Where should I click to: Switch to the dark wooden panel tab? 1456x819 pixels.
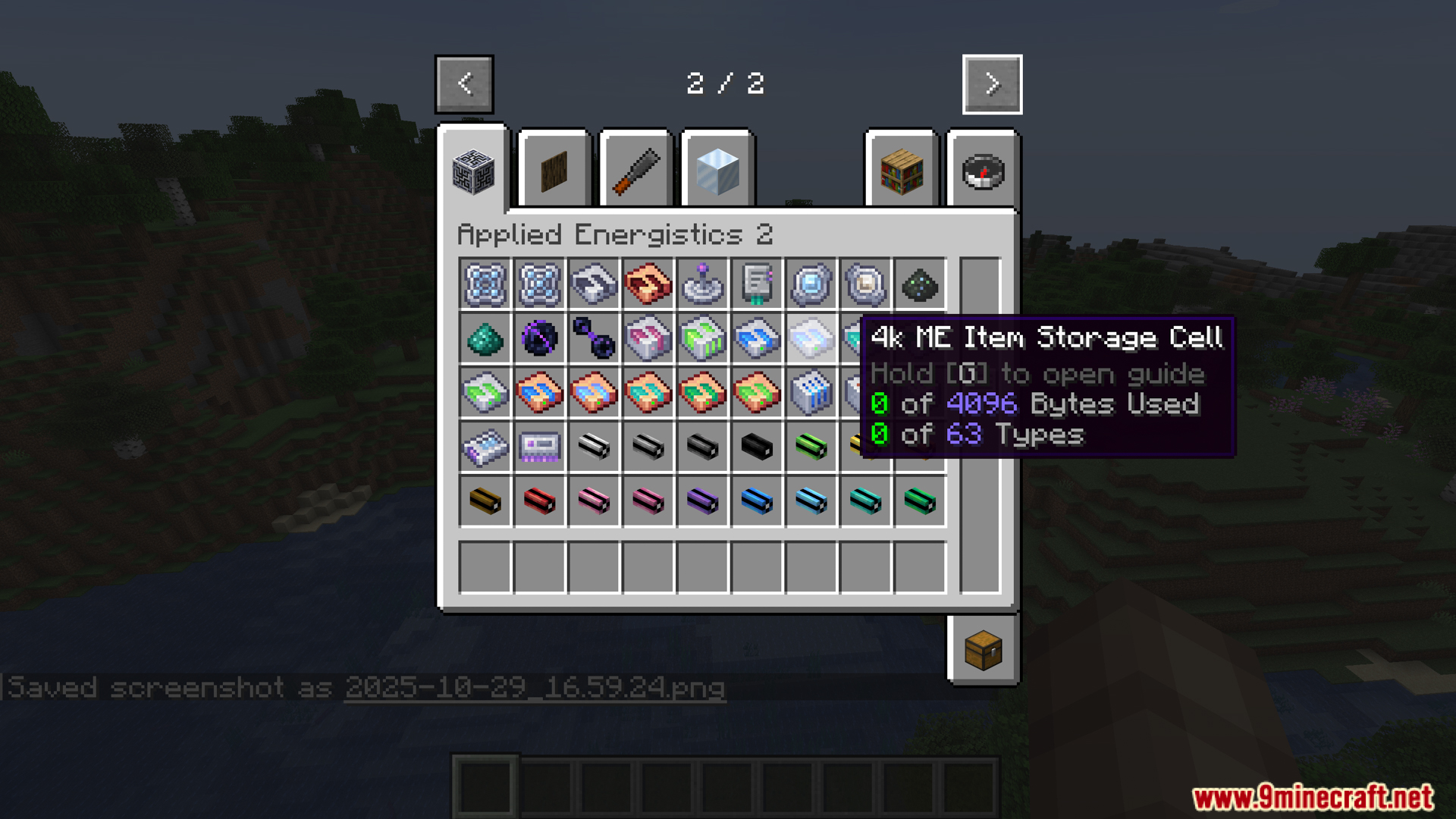(554, 171)
